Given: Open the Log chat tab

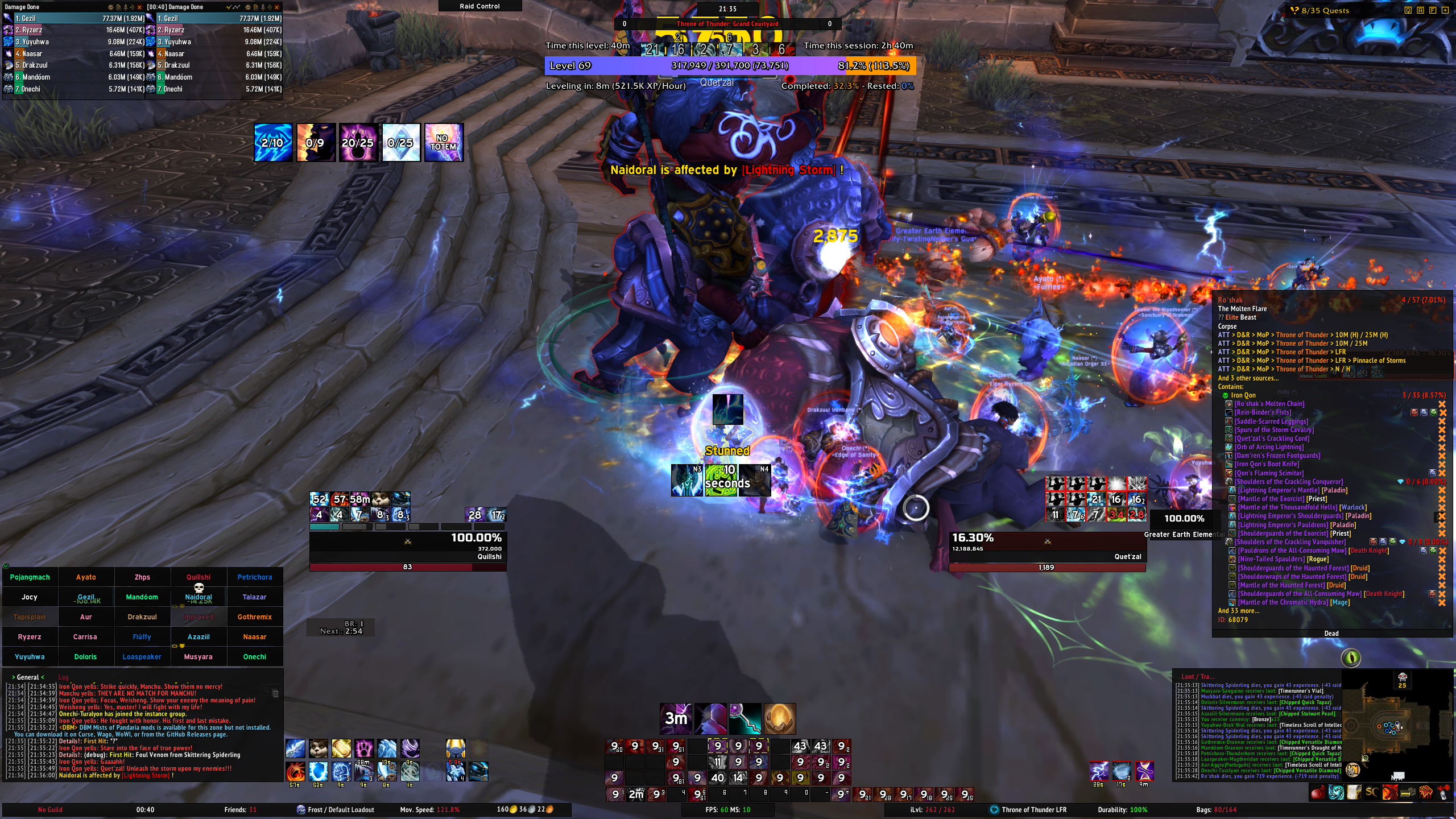Looking at the screenshot, I should coord(63,677).
